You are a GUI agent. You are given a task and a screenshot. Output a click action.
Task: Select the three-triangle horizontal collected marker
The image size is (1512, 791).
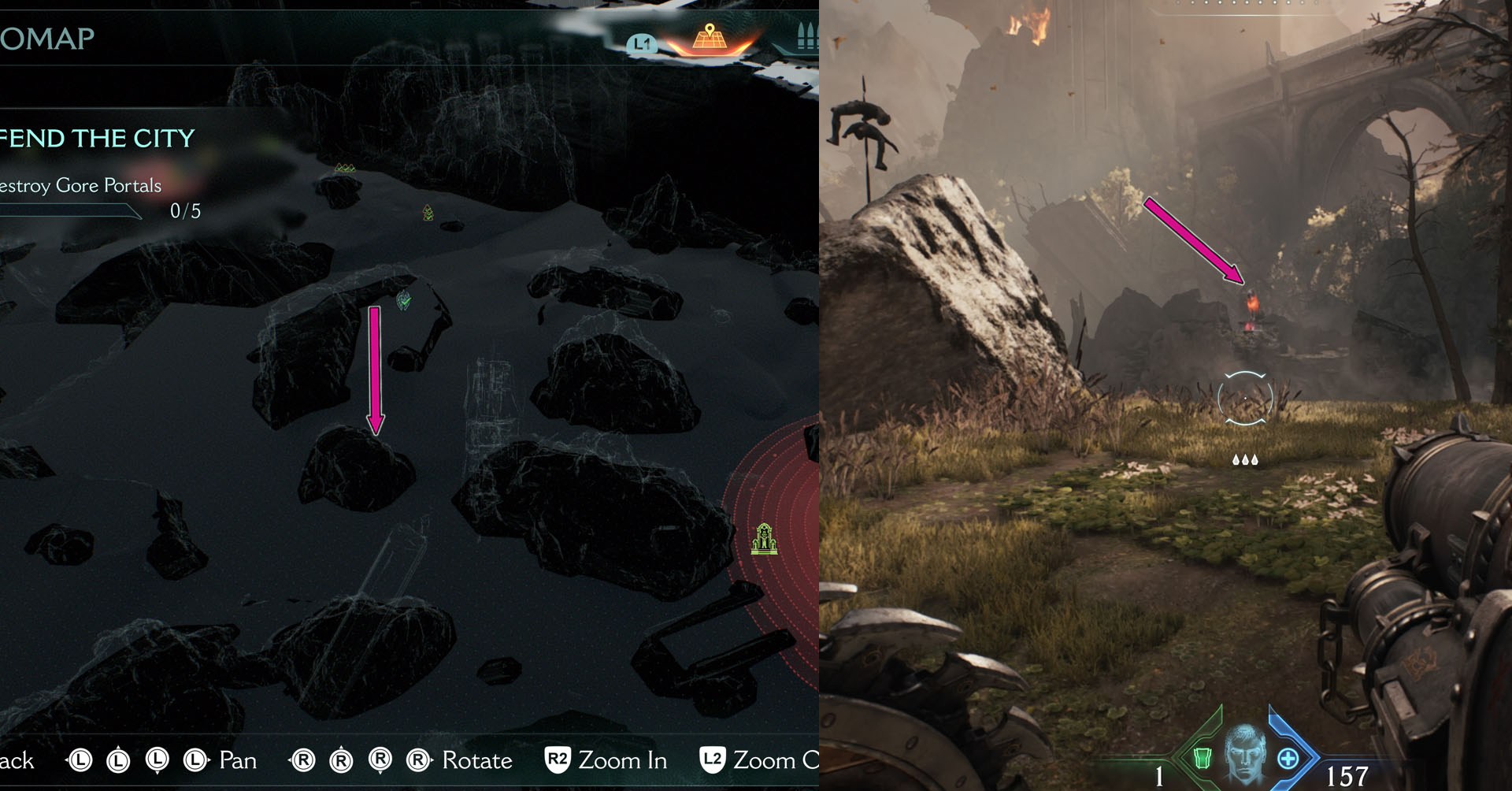click(344, 168)
